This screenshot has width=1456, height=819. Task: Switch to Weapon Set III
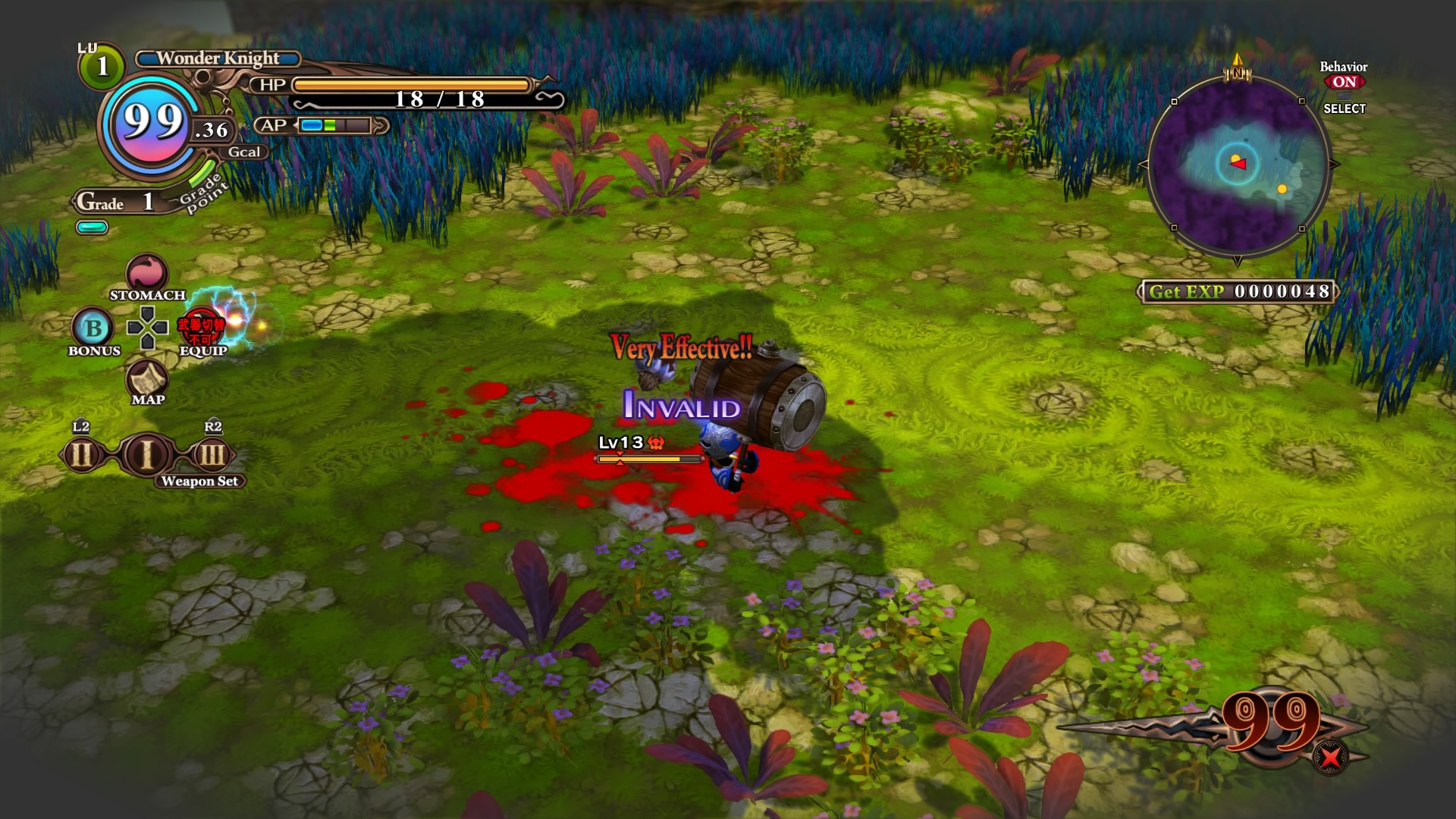click(212, 455)
